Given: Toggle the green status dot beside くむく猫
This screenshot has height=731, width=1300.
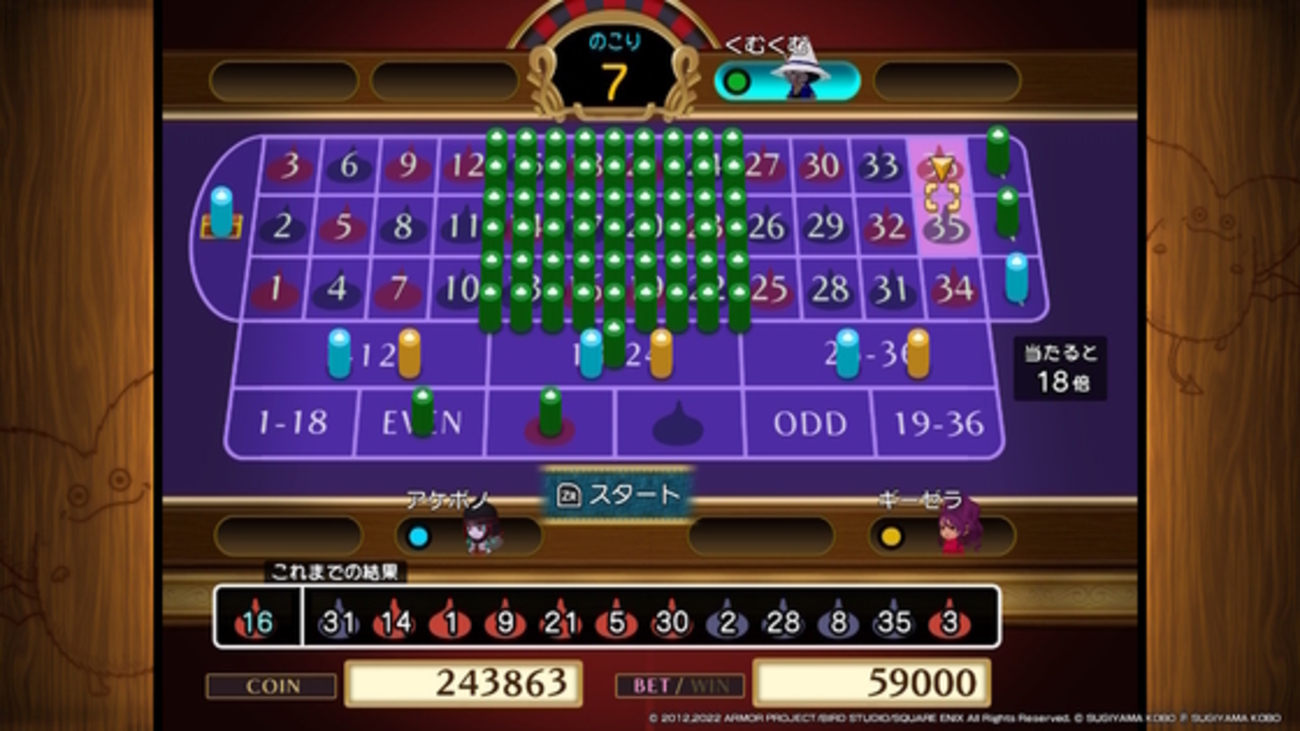Looking at the screenshot, I should (x=737, y=83).
